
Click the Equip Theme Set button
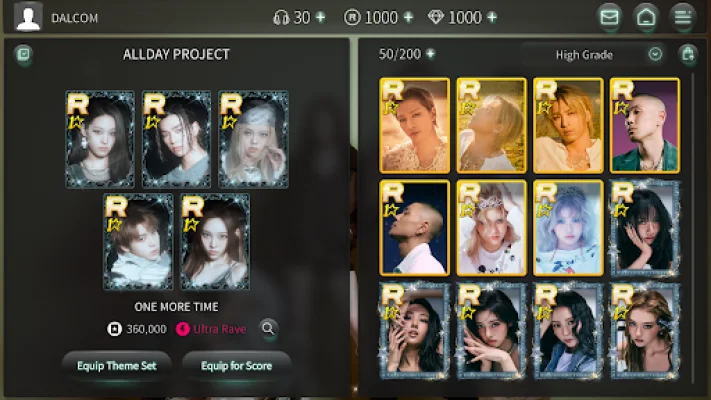tap(117, 365)
